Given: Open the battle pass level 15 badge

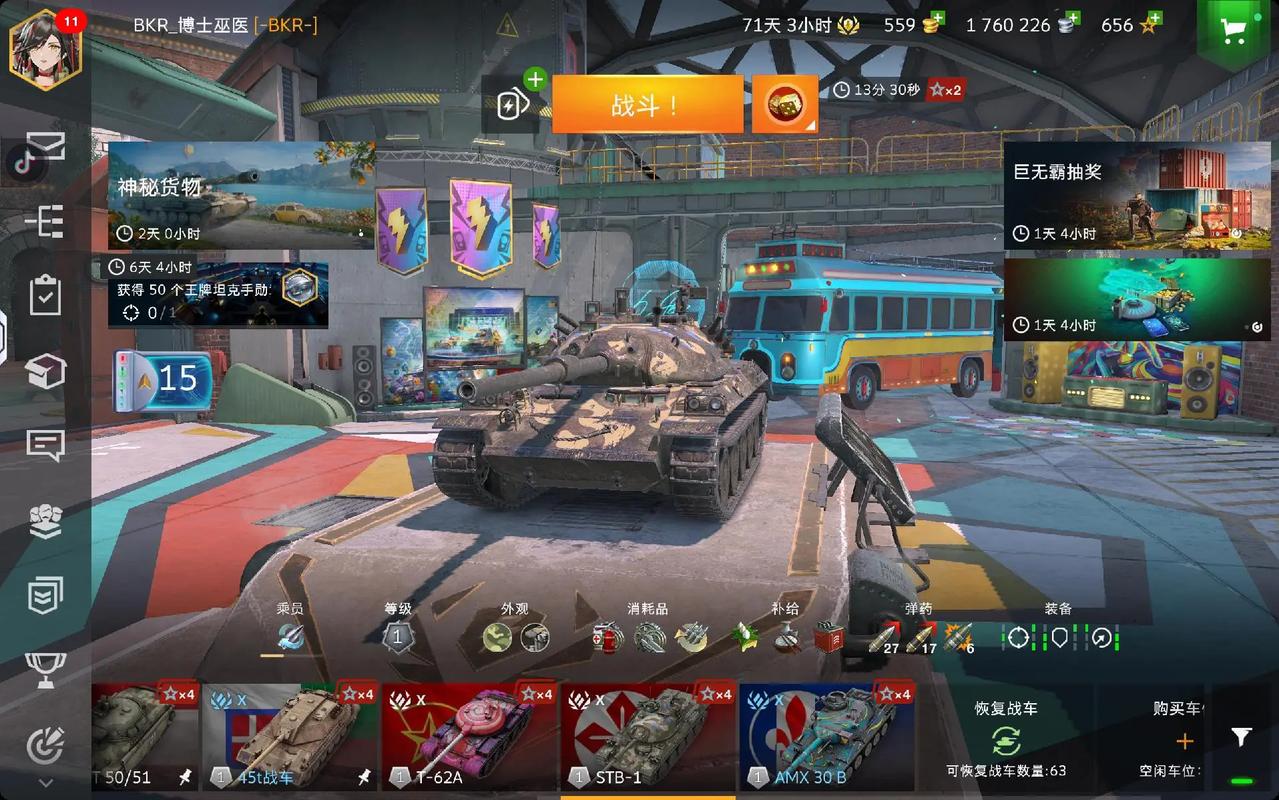Looking at the screenshot, I should click(163, 380).
